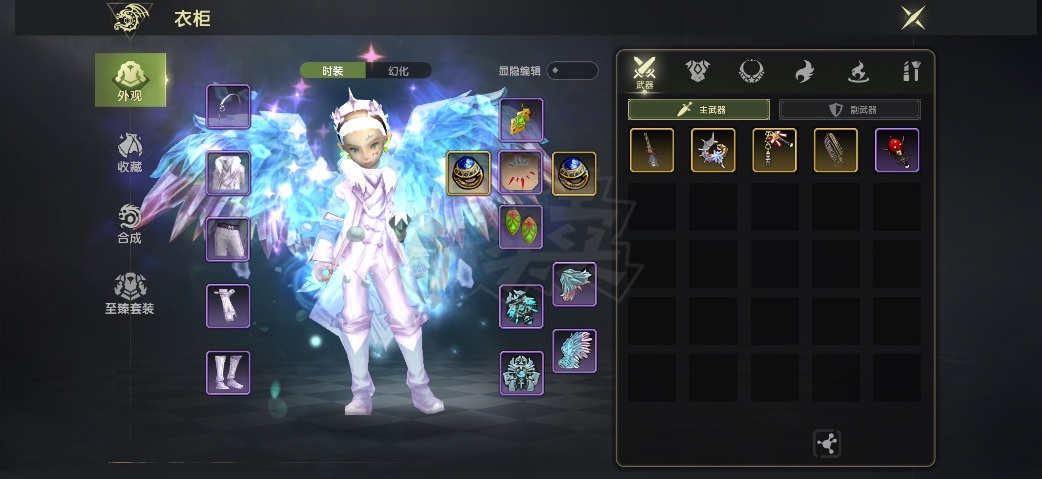
Task: Select the white coat equipment slot
Action: tap(228, 173)
